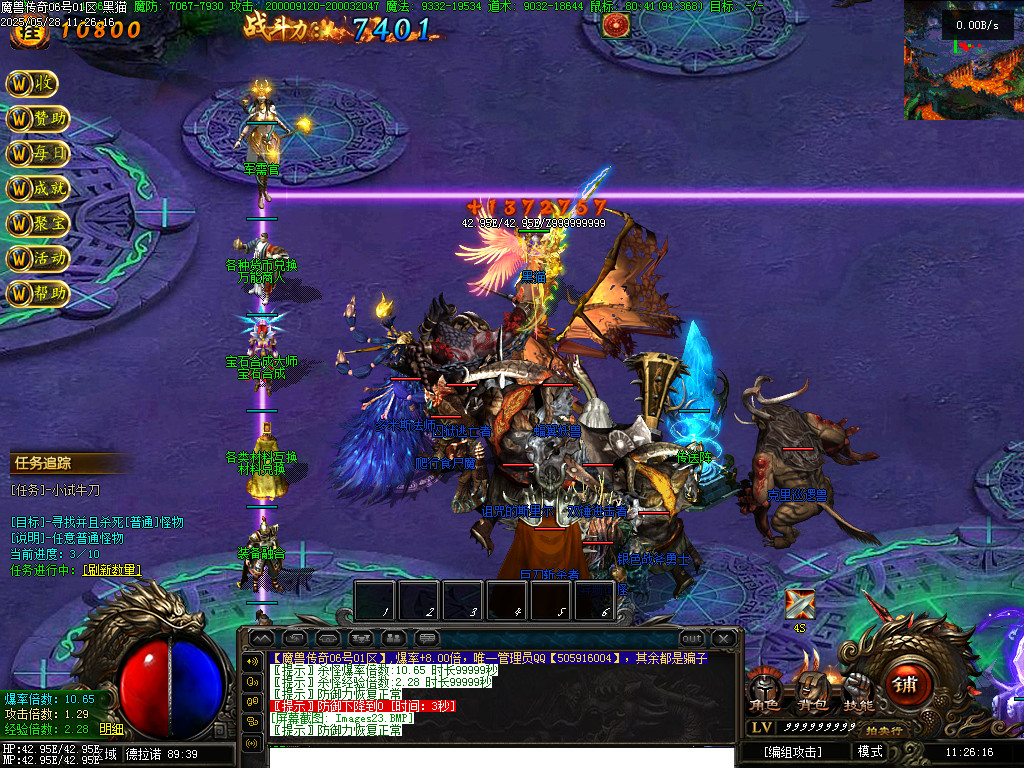1024x768 pixels.
Task: Click the chat window's out button
Action: point(691,638)
